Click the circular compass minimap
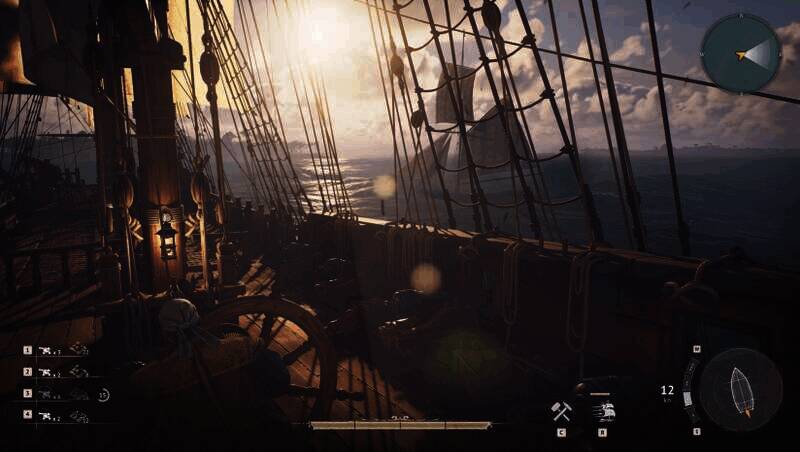The width and height of the screenshot is (800, 452). [x=741, y=53]
